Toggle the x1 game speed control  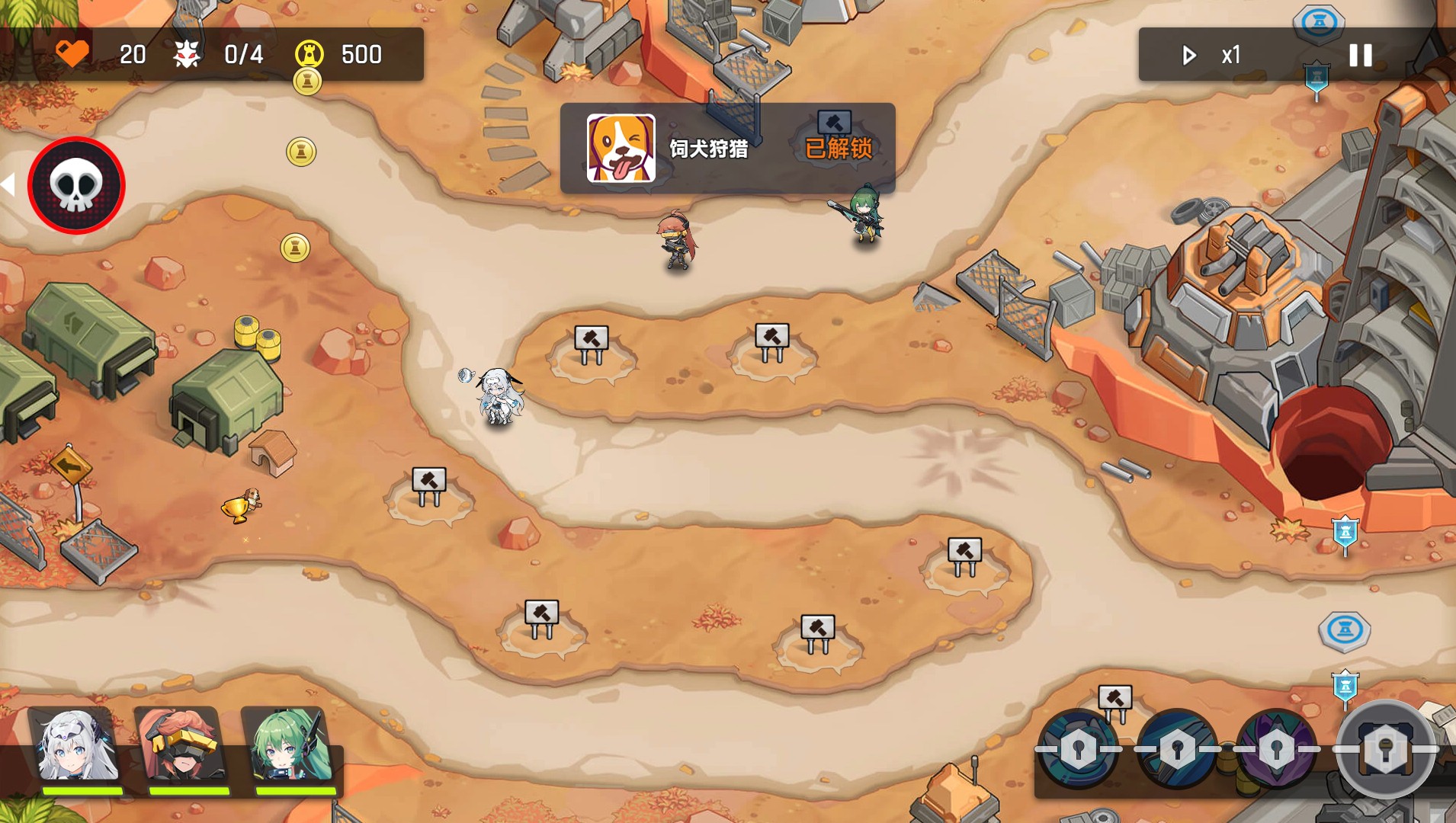point(1212,55)
